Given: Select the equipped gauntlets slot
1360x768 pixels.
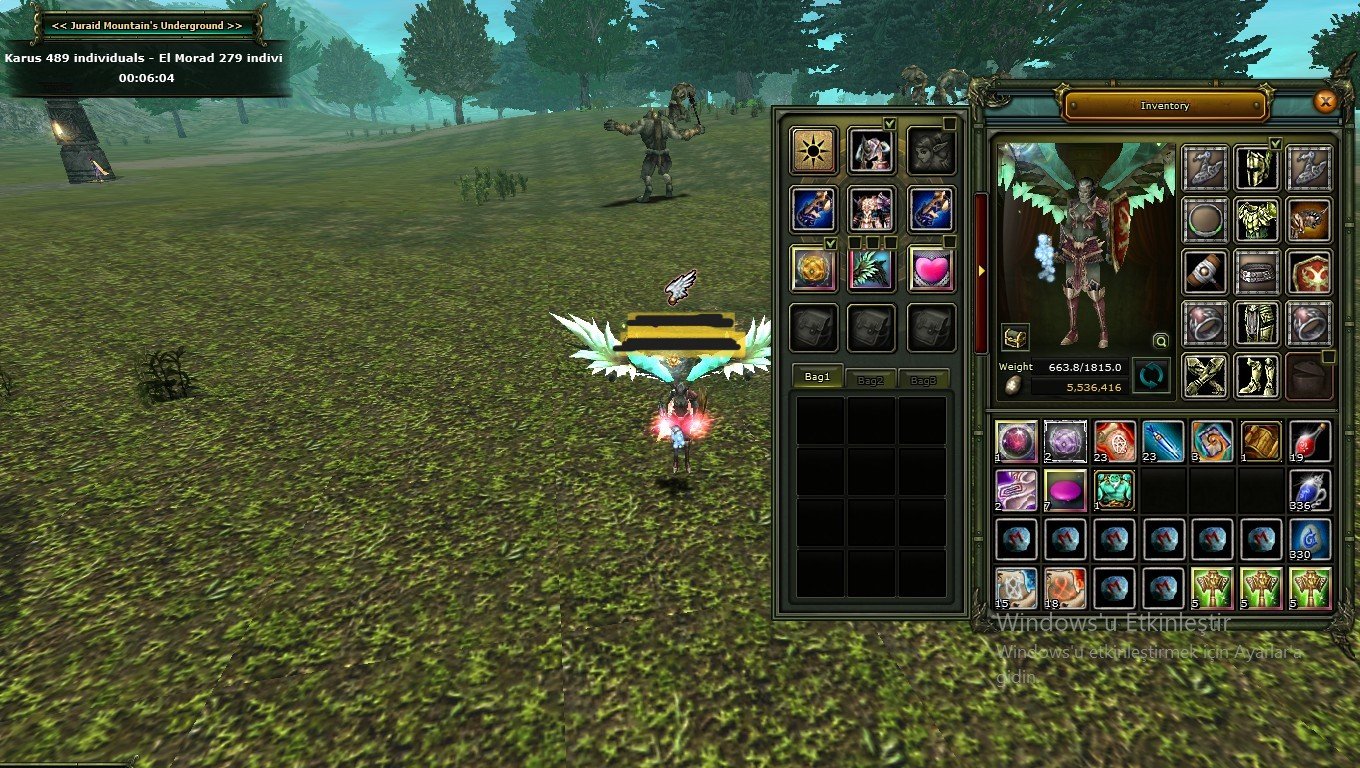Looking at the screenshot, I should 1205,375.
